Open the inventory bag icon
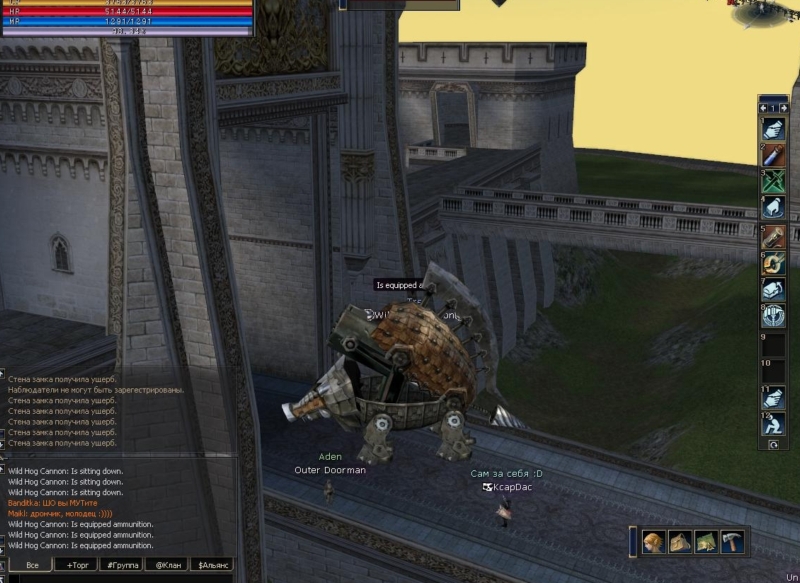The image size is (800, 583). pyautogui.click(x=680, y=541)
